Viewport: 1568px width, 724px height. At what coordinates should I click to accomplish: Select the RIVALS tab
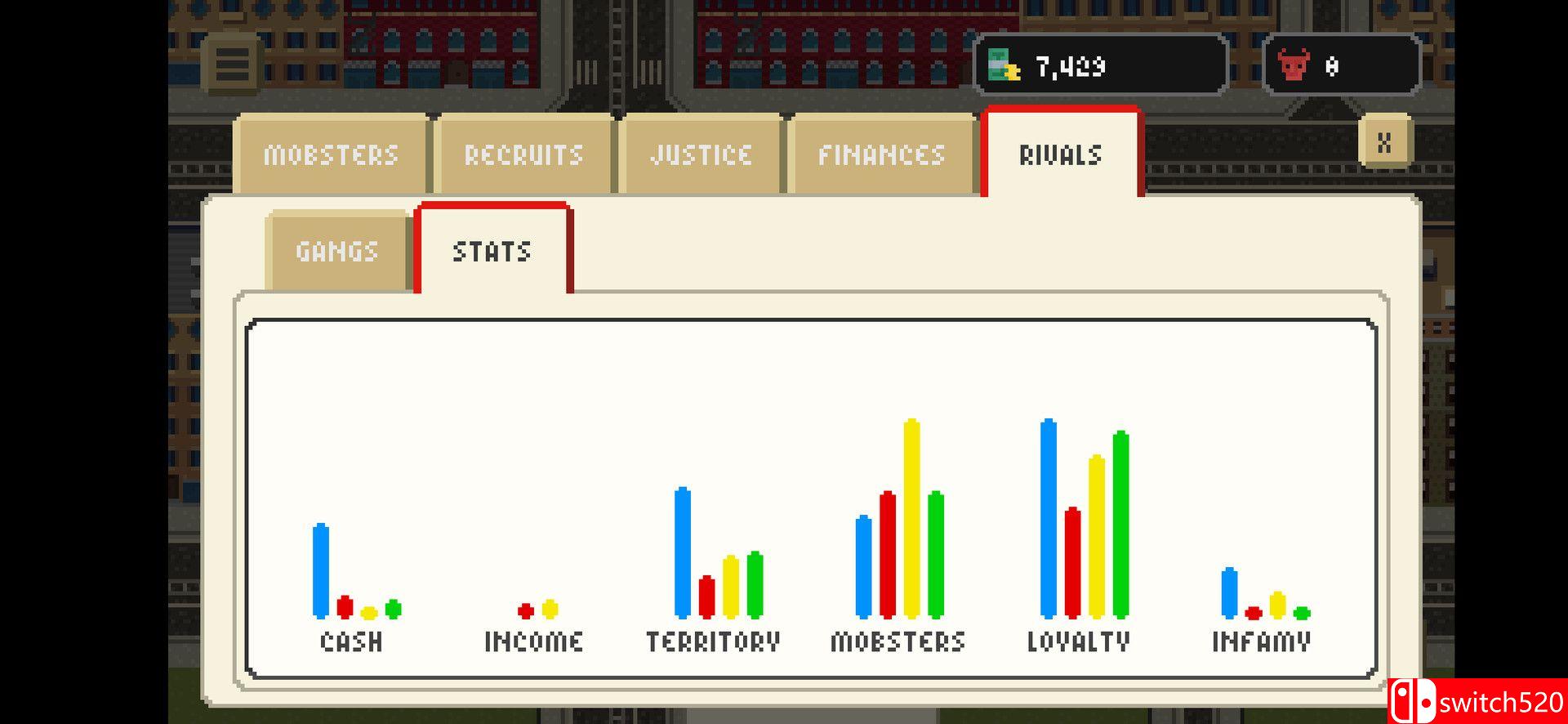pos(1060,154)
